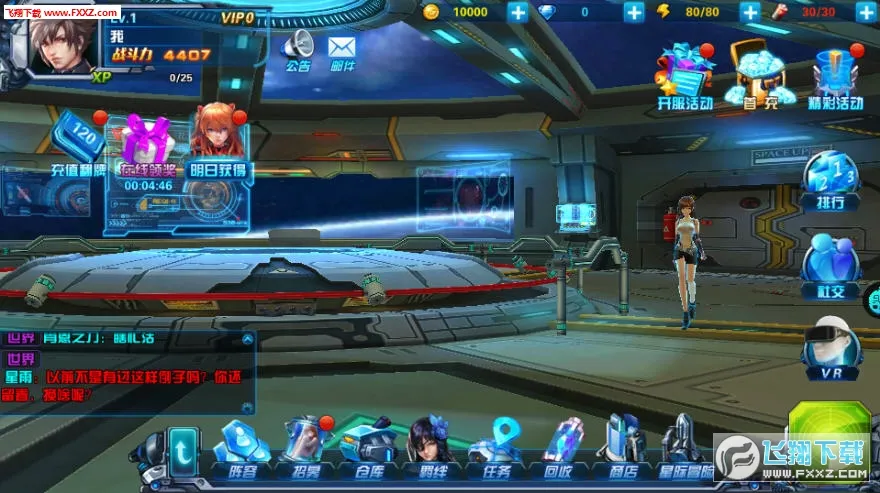Check the 邮件 mail envelope
The image size is (880, 493).
342,48
